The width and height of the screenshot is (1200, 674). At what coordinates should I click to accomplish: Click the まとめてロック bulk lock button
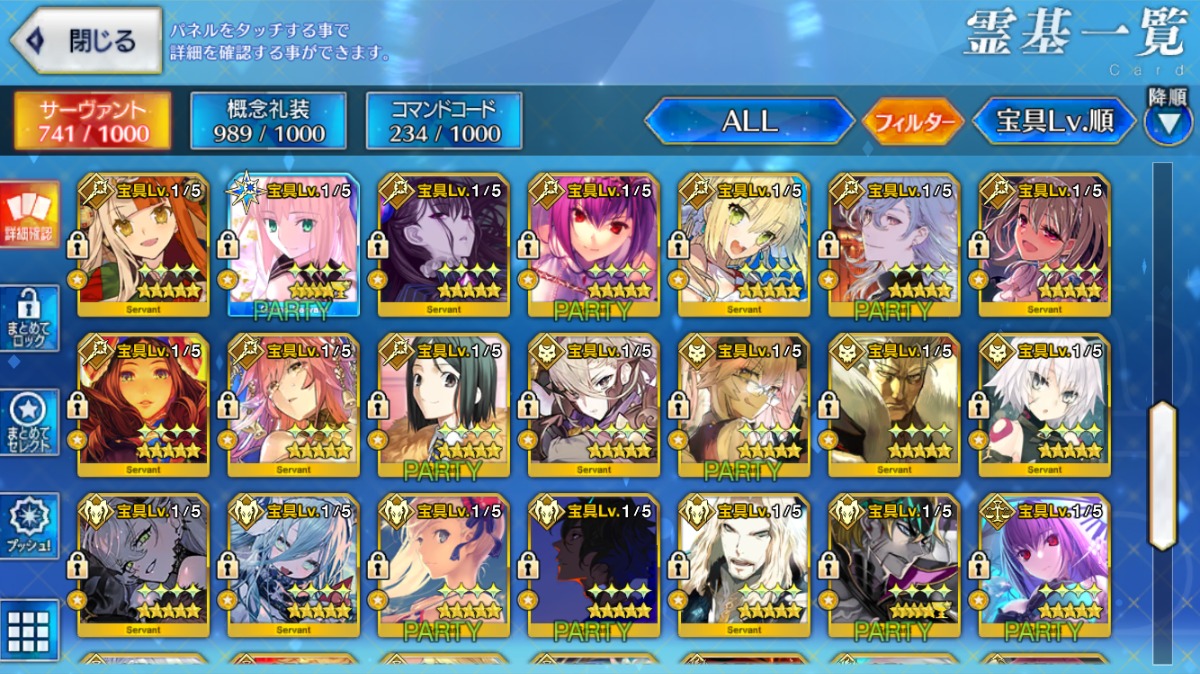tap(29, 318)
